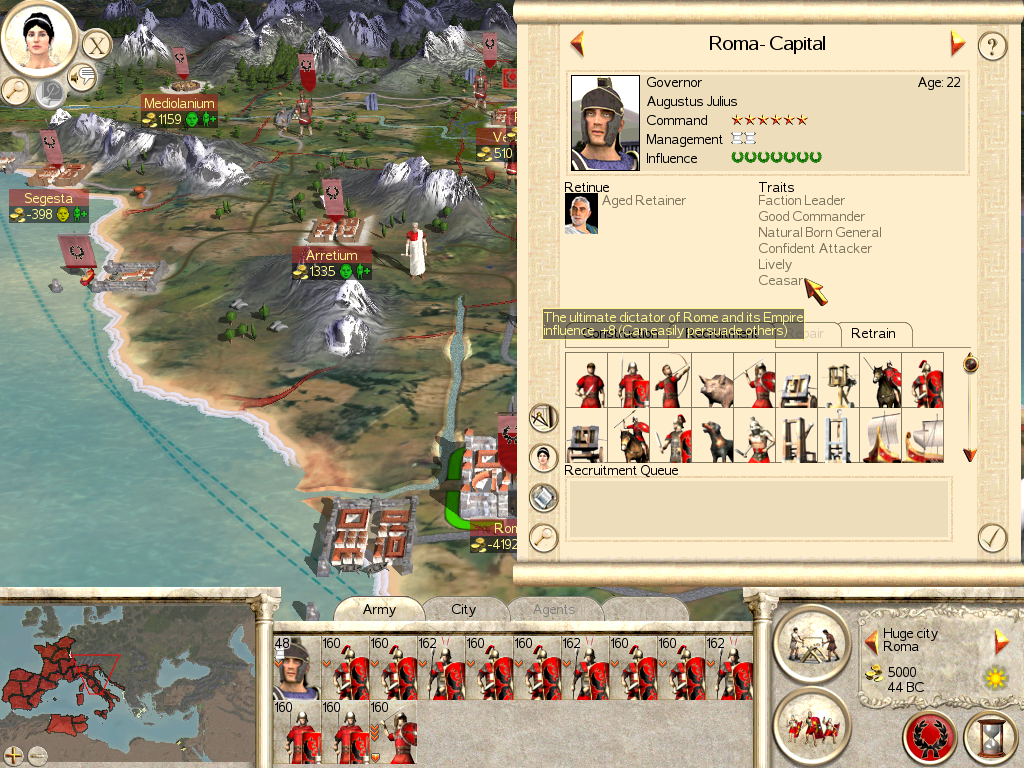Zoom in the minimap with the plus button
The width and height of the screenshot is (1024, 768).
click(14, 755)
